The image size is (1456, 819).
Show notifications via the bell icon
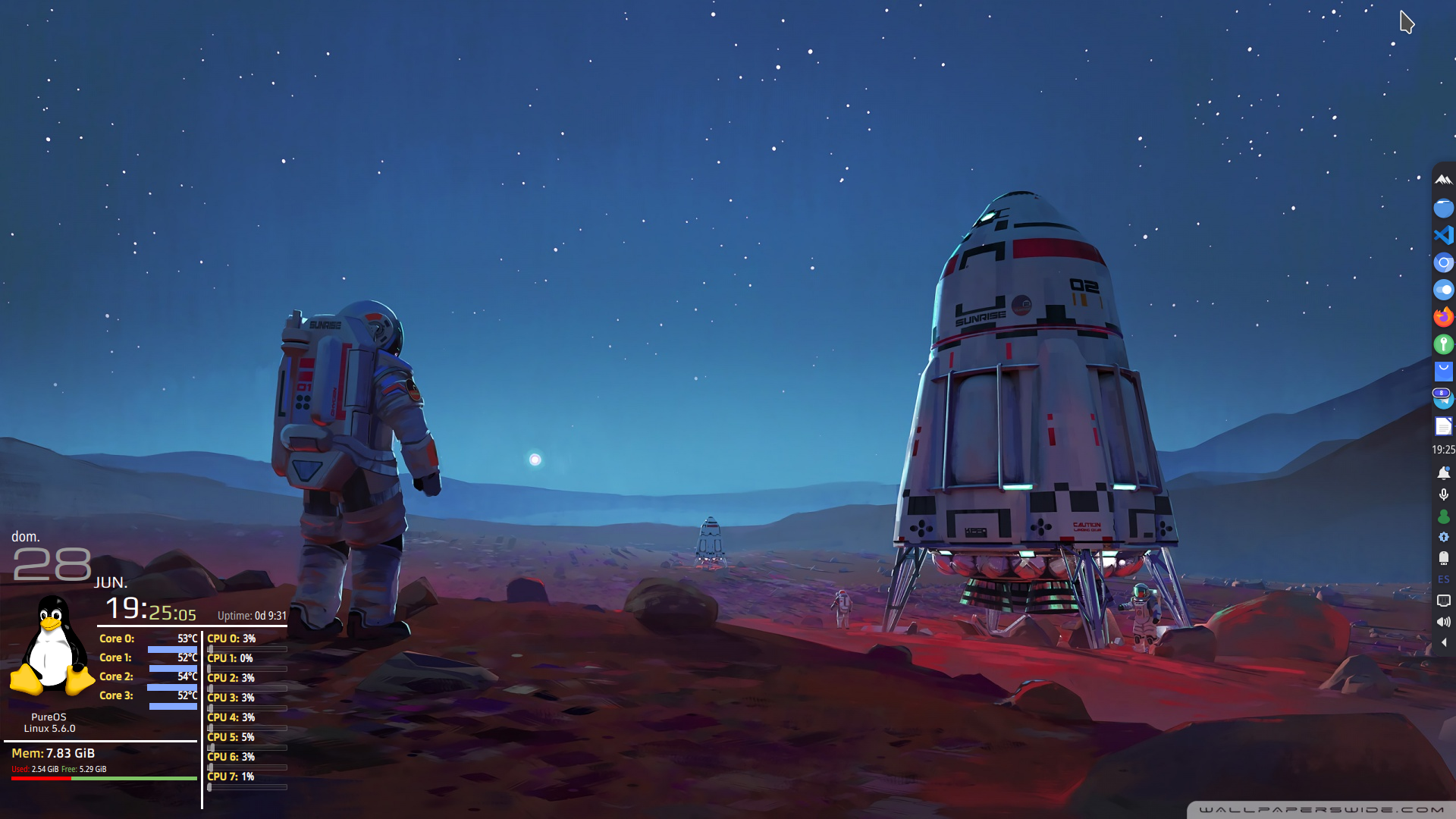(x=1443, y=473)
